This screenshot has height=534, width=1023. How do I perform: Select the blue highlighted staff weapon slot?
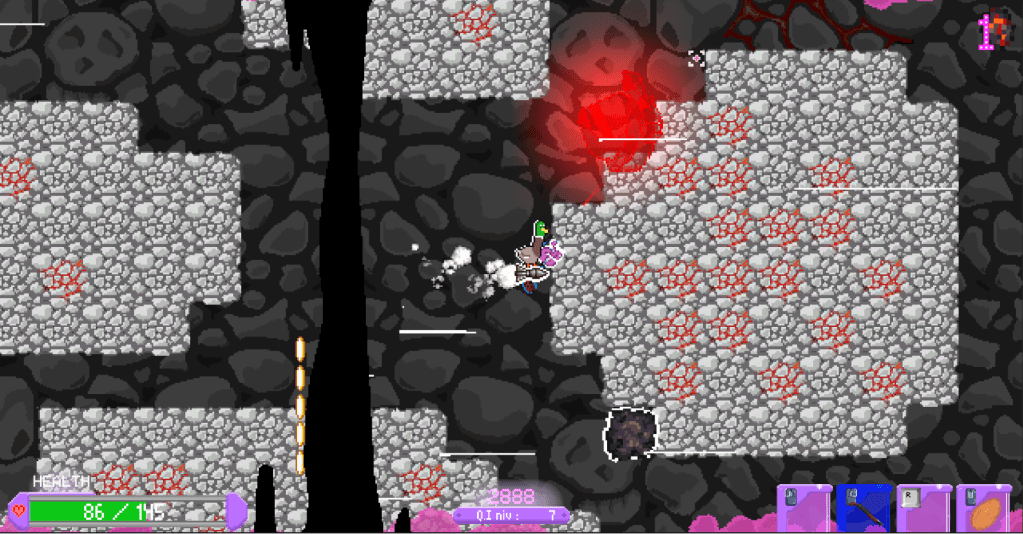point(863,508)
